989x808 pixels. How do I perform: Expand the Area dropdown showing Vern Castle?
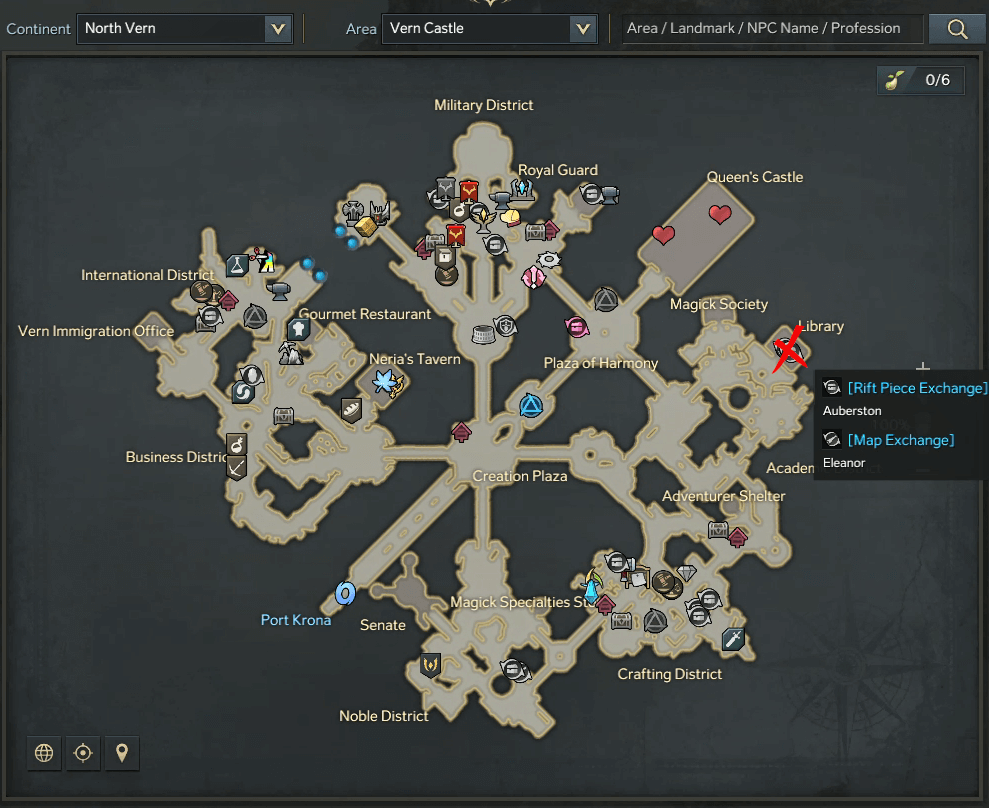(489, 29)
